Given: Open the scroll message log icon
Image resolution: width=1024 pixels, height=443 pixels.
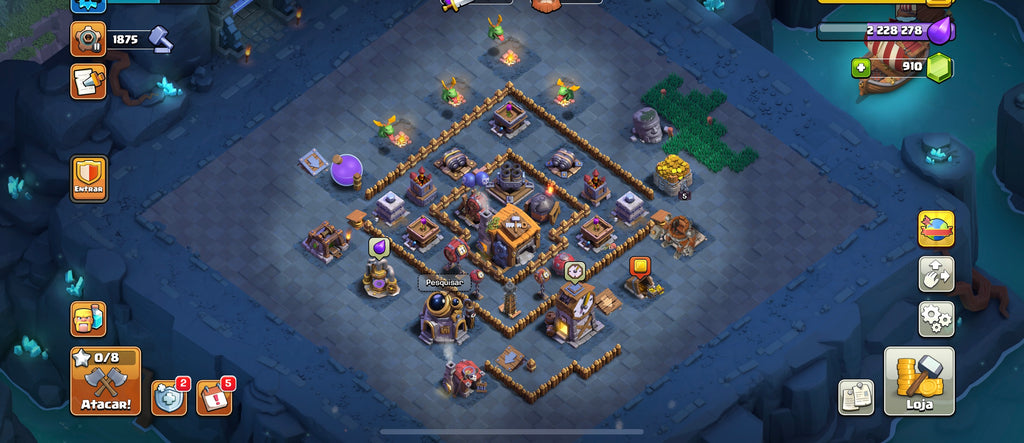Looking at the screenshot, I should click(88, 81).
